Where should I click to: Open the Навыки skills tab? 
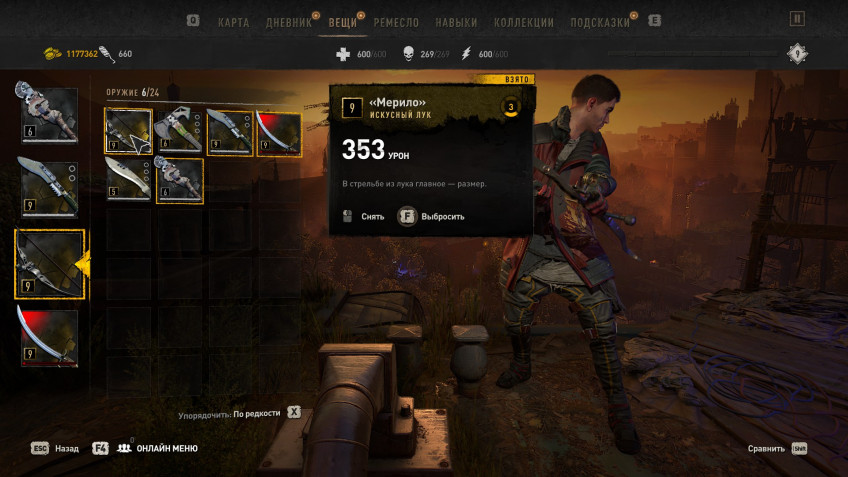[x=457, y=22]
